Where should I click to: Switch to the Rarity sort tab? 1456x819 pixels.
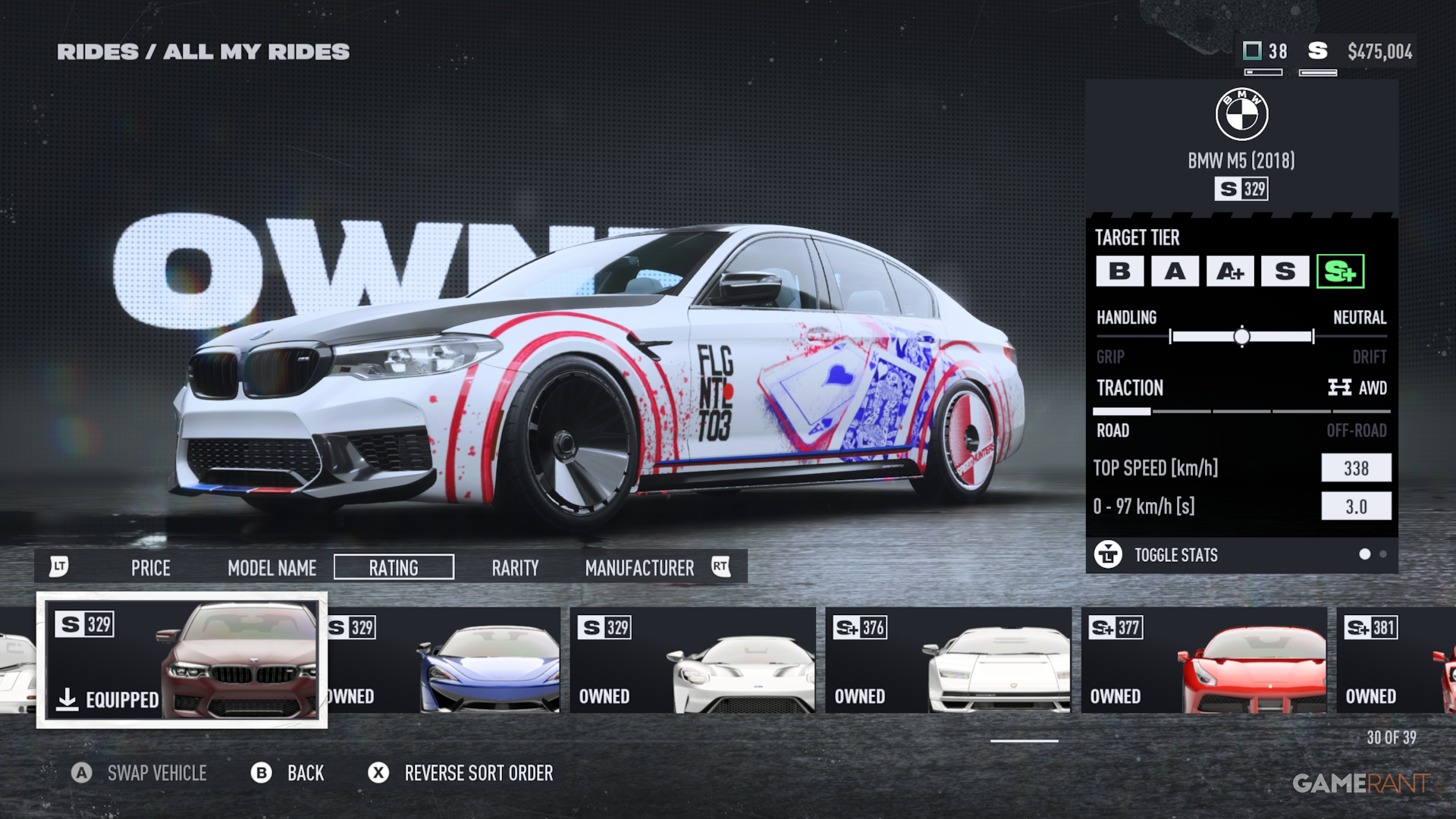click(515, 567)
